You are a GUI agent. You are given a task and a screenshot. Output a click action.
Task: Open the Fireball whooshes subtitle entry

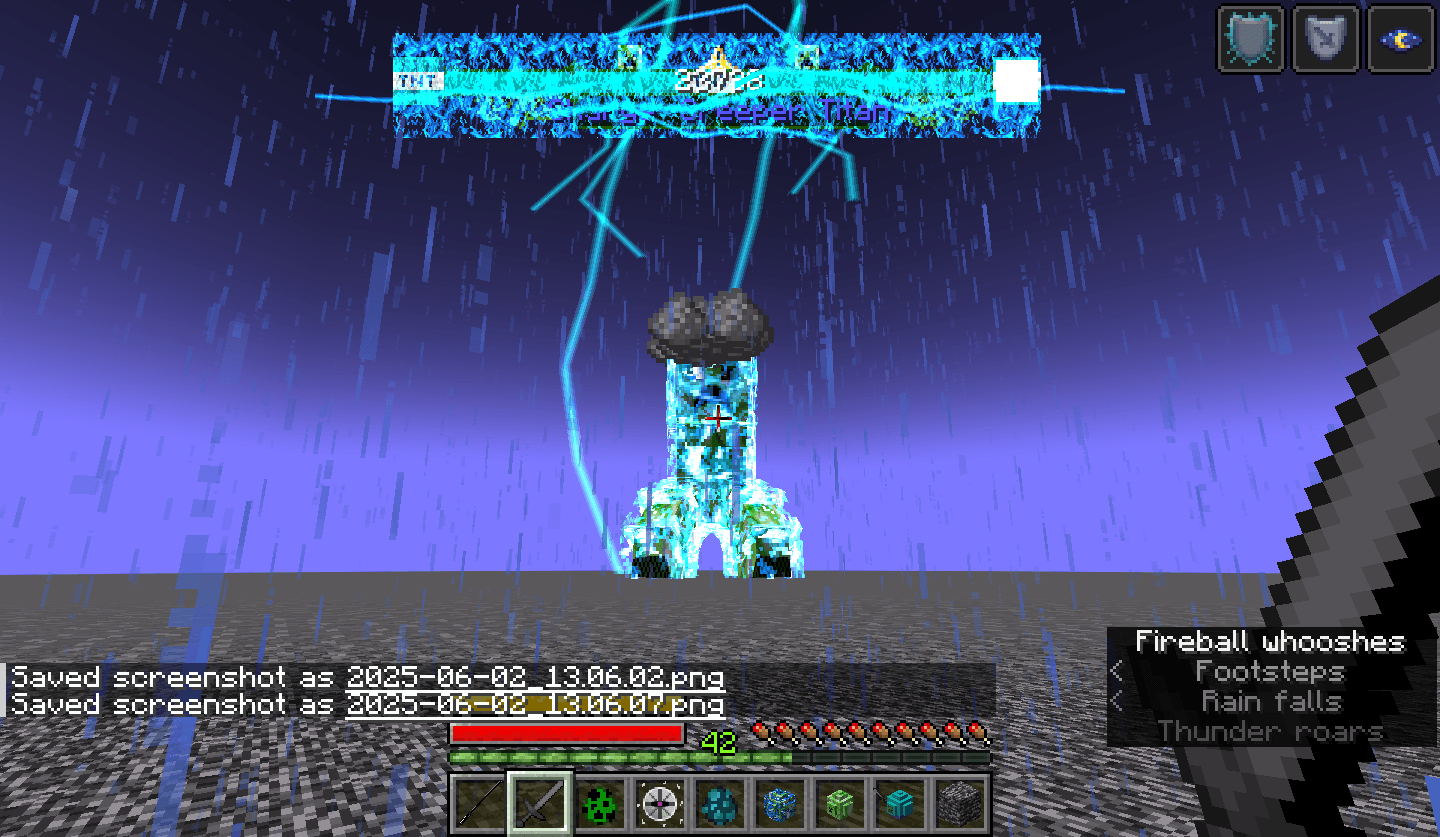[1270, 641]
